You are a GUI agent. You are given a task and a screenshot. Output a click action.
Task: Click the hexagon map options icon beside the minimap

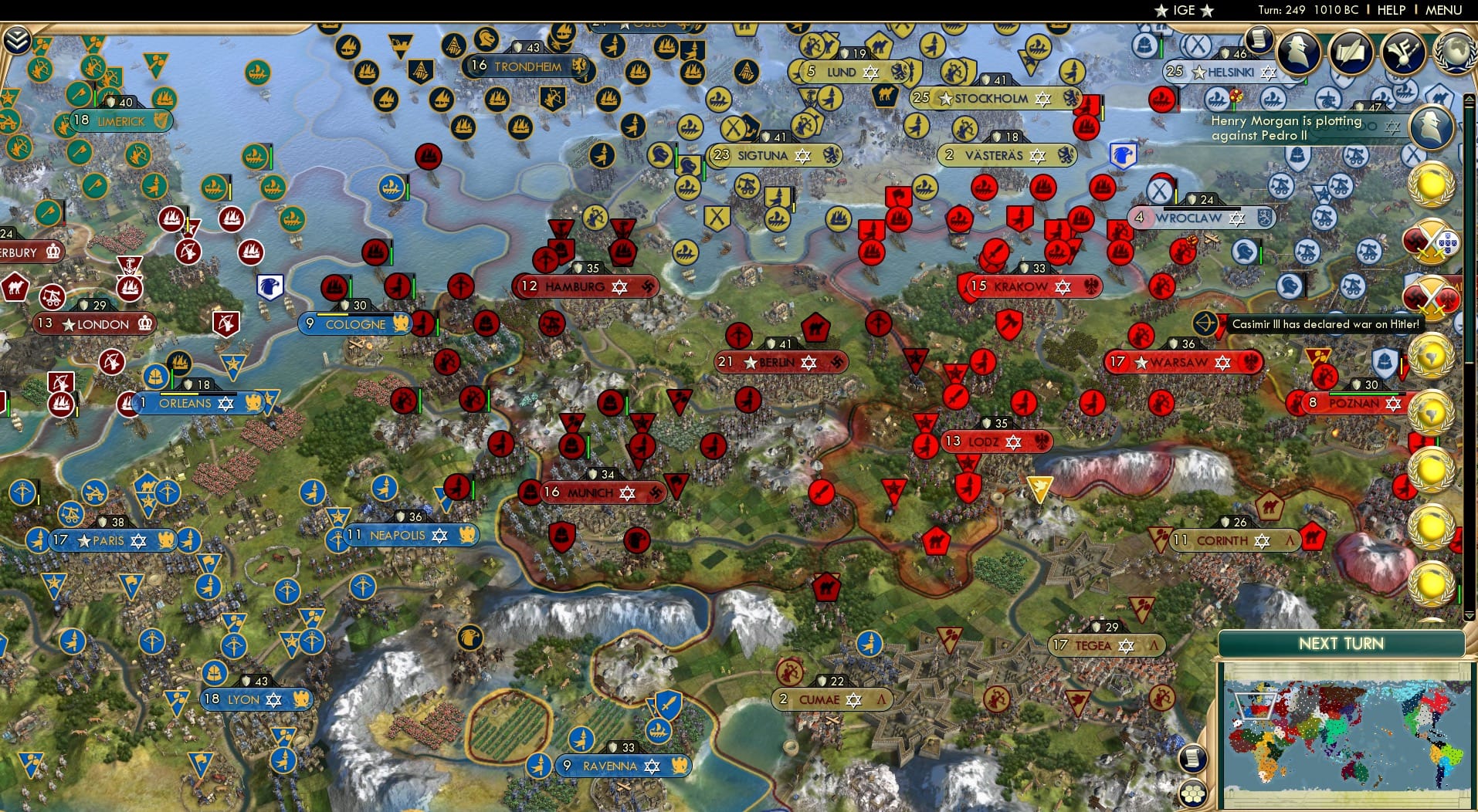1194,793
